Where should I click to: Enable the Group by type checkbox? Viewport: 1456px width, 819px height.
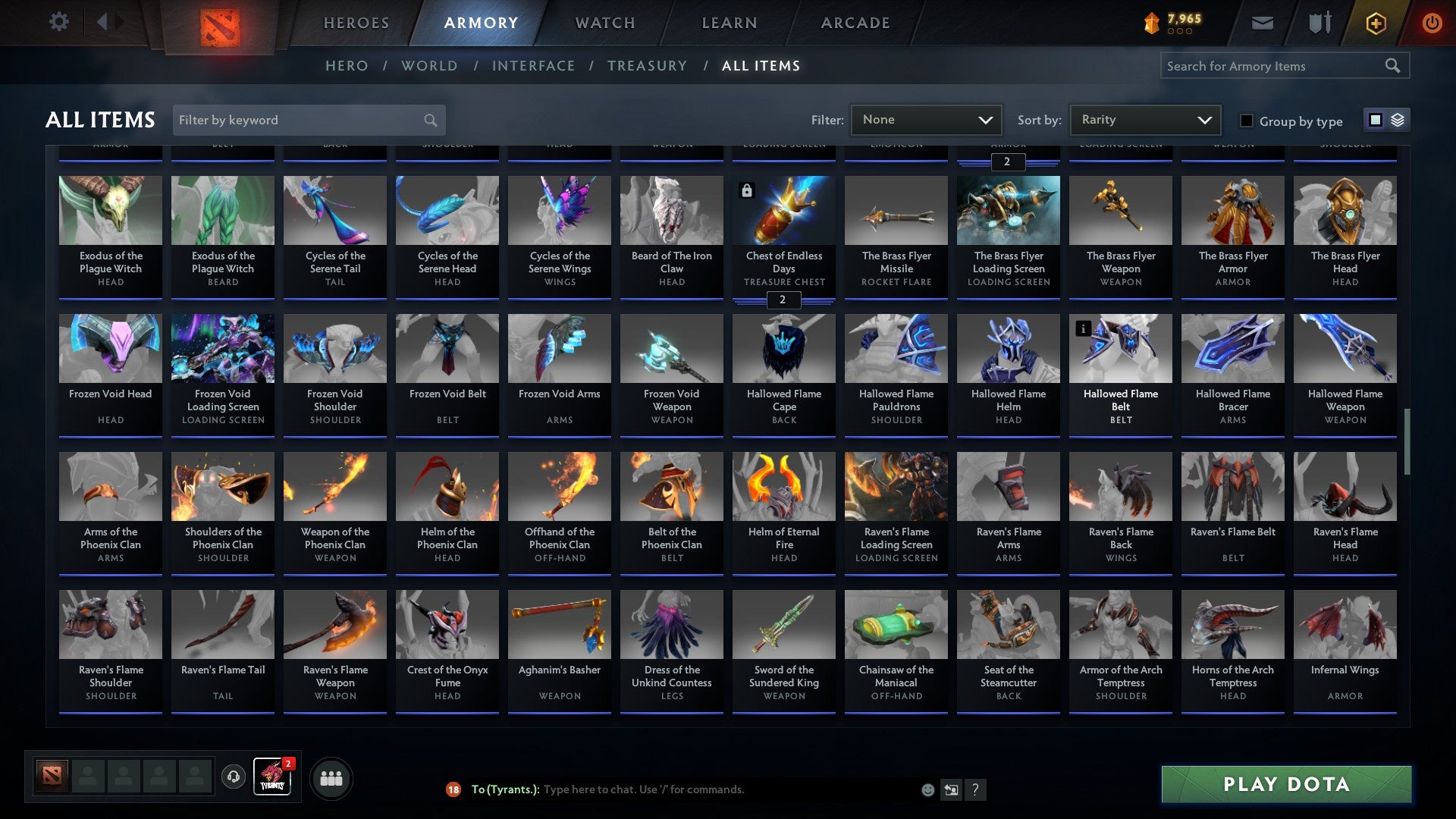[1246, 121]
